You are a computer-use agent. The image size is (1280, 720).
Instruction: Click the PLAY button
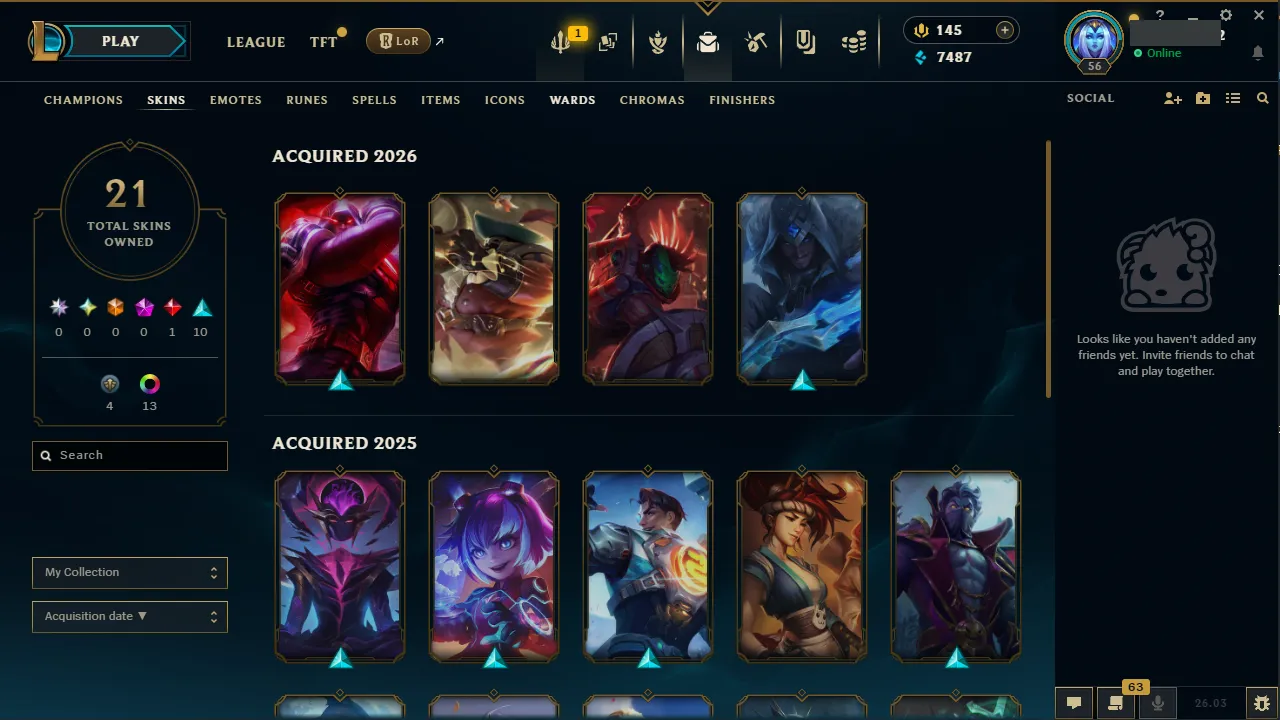119,41
